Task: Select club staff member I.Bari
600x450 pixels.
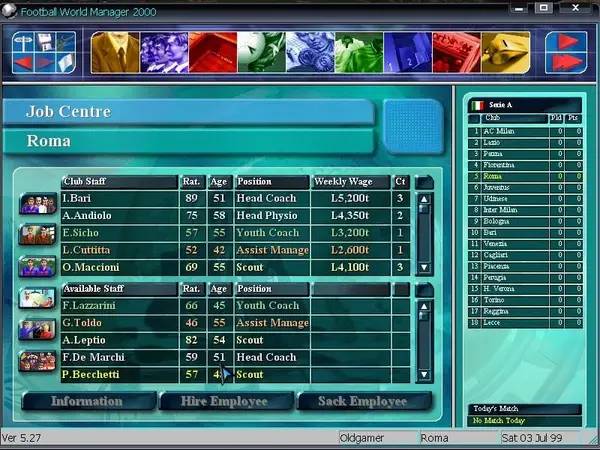Action: point(120,198)
